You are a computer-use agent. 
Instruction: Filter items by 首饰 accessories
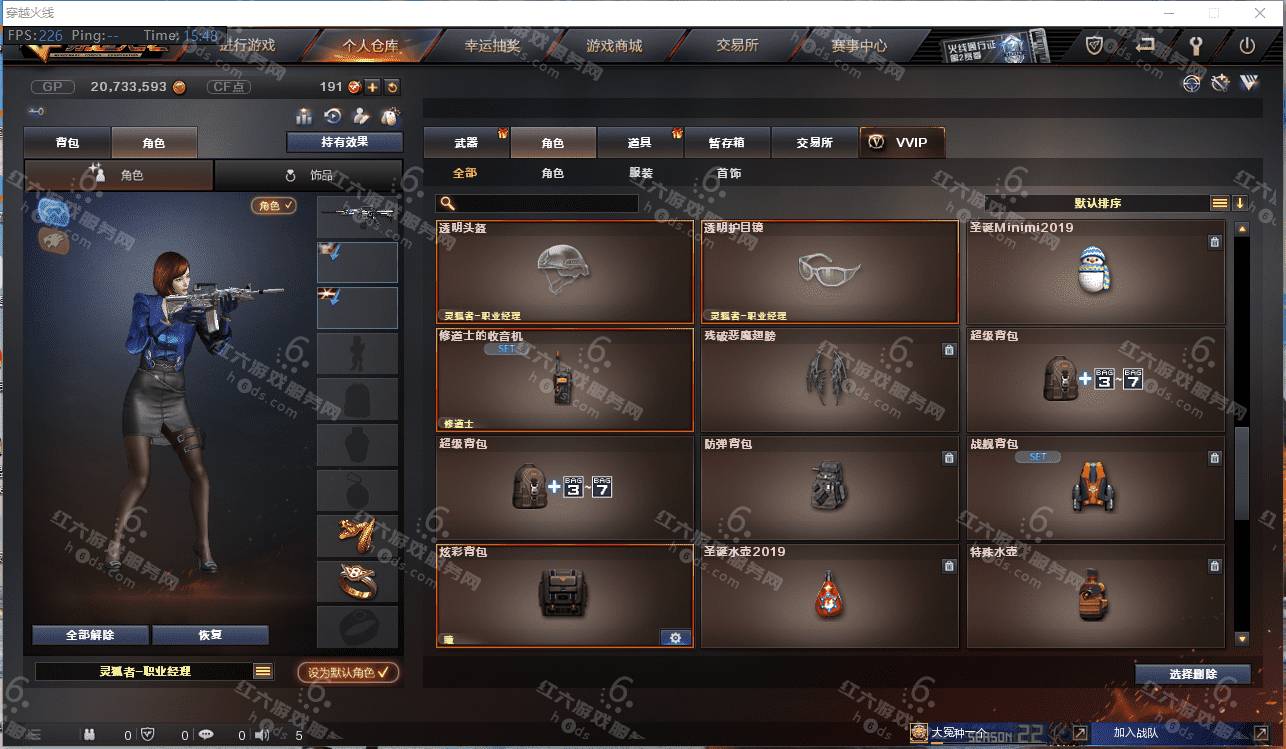click(729, 173)
